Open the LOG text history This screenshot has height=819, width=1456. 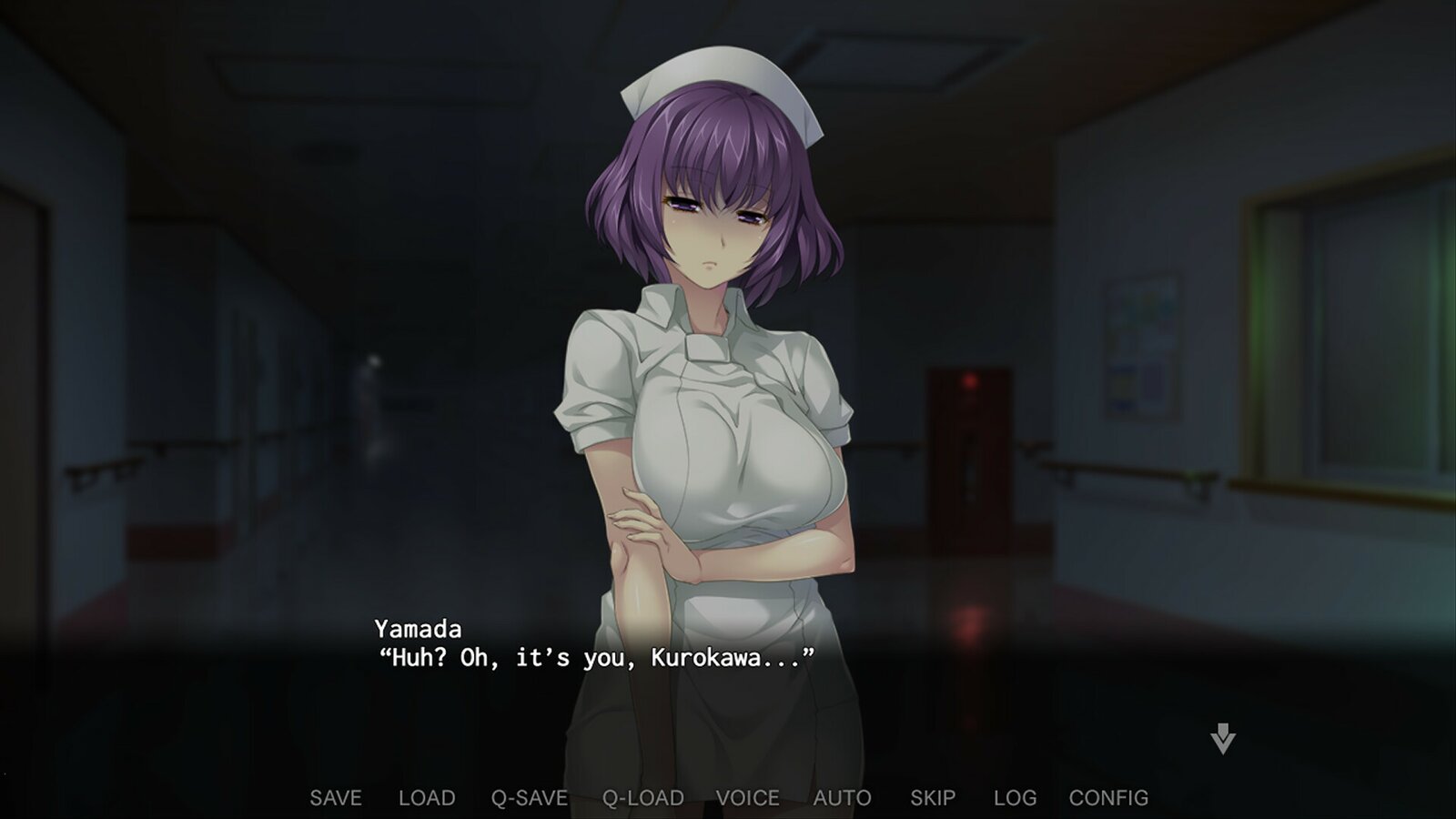1013,797
